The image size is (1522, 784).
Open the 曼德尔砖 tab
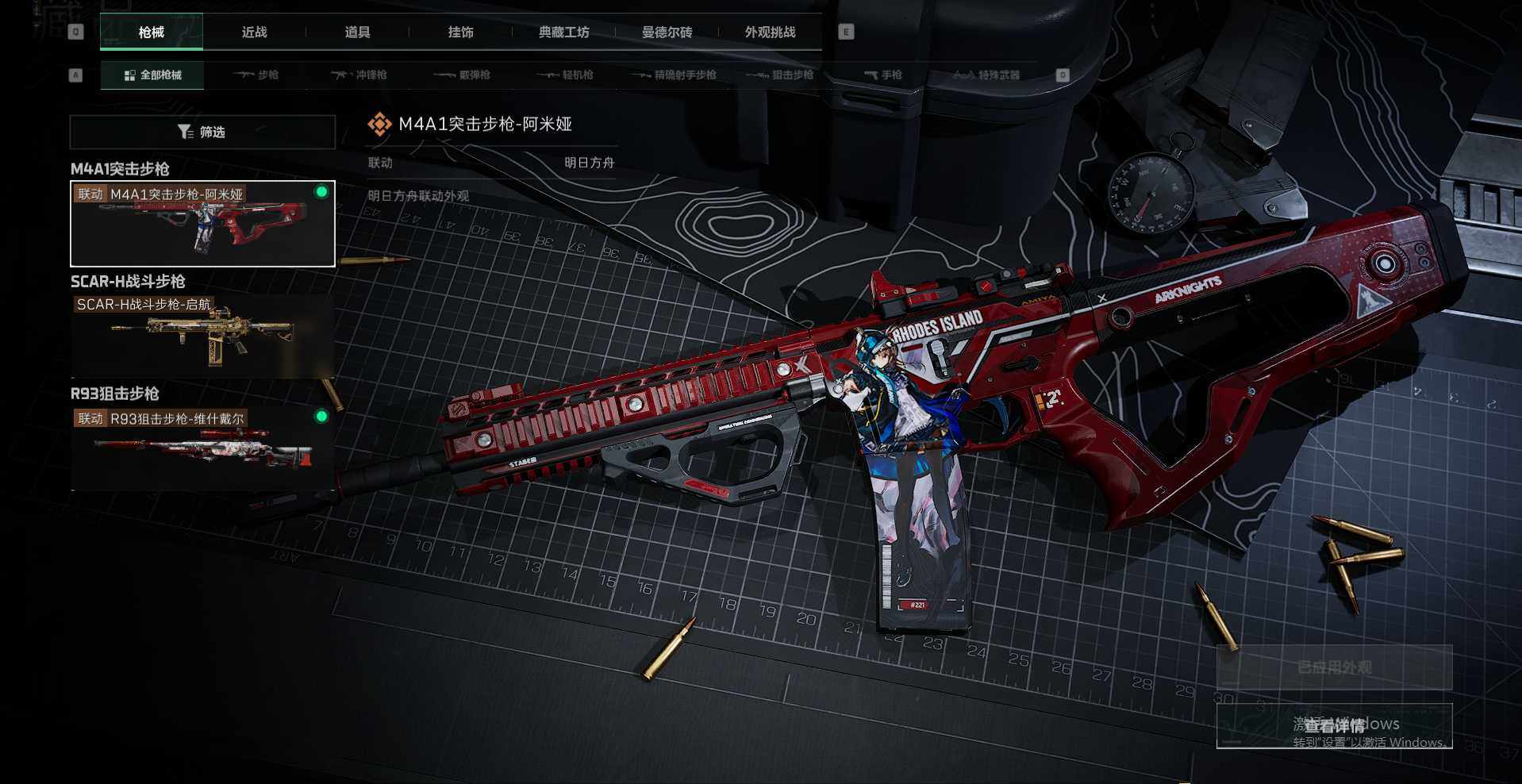click(x=667, y=33)
